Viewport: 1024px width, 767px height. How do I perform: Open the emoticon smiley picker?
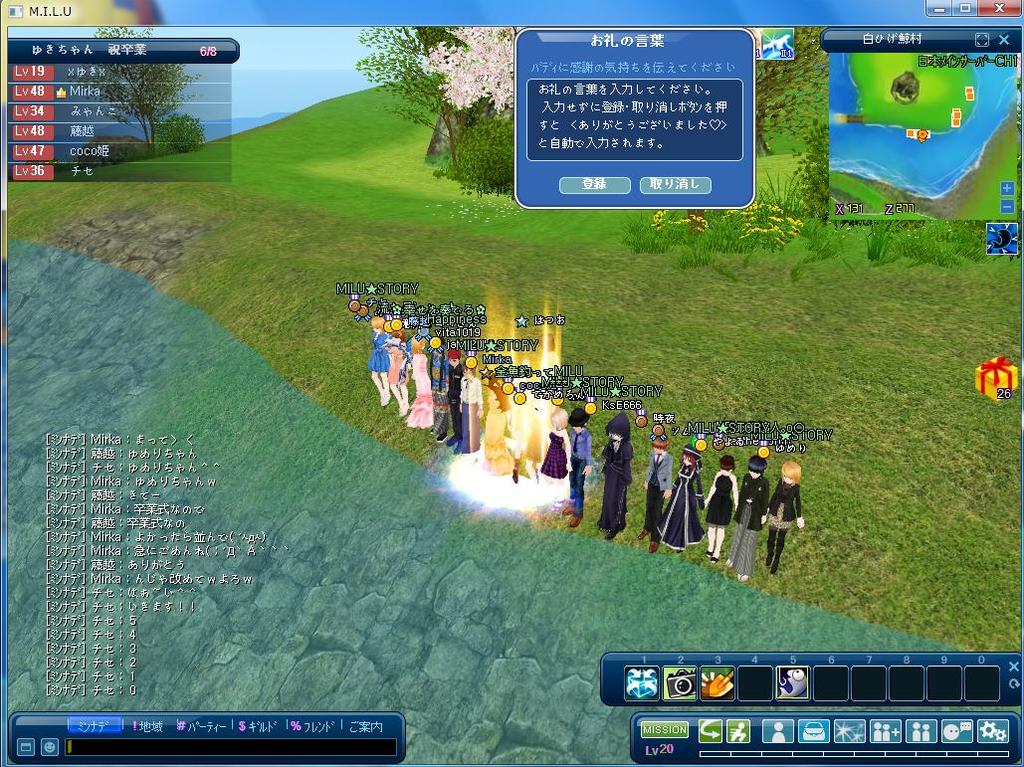pyautogui.click(x=49, y=747)
